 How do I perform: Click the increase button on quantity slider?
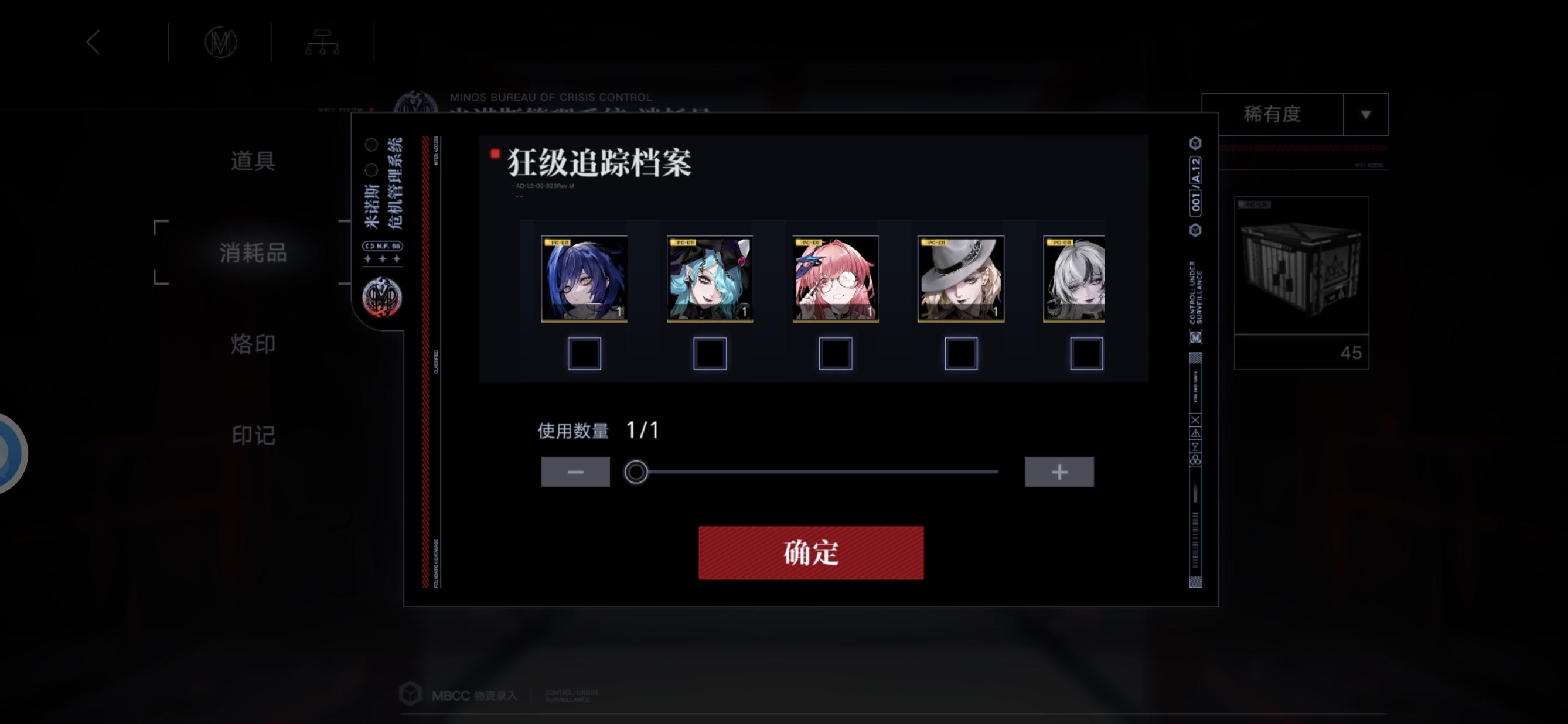pos(1059,471)
